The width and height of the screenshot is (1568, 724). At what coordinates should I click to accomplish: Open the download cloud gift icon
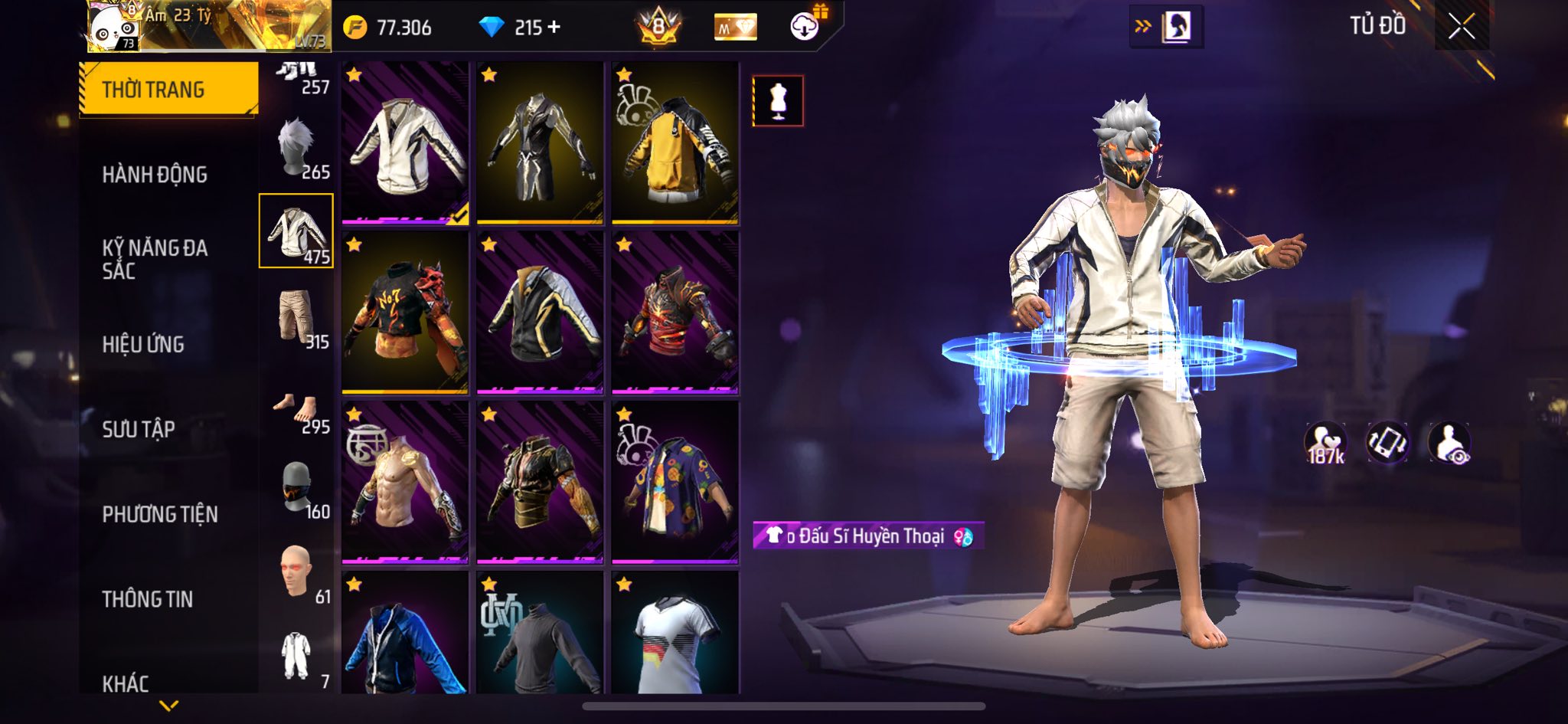tap(805, 27)
